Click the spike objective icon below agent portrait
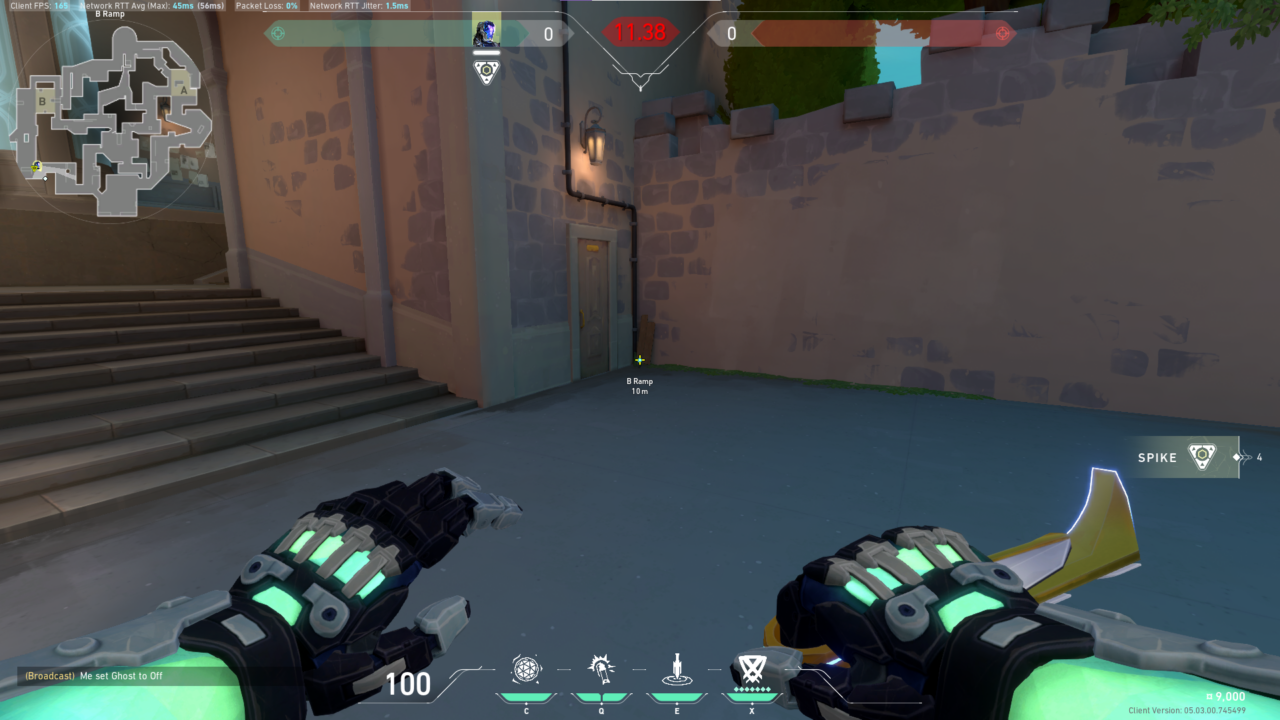The width and height of the screenshot is (1280, 720). point(486,71)
